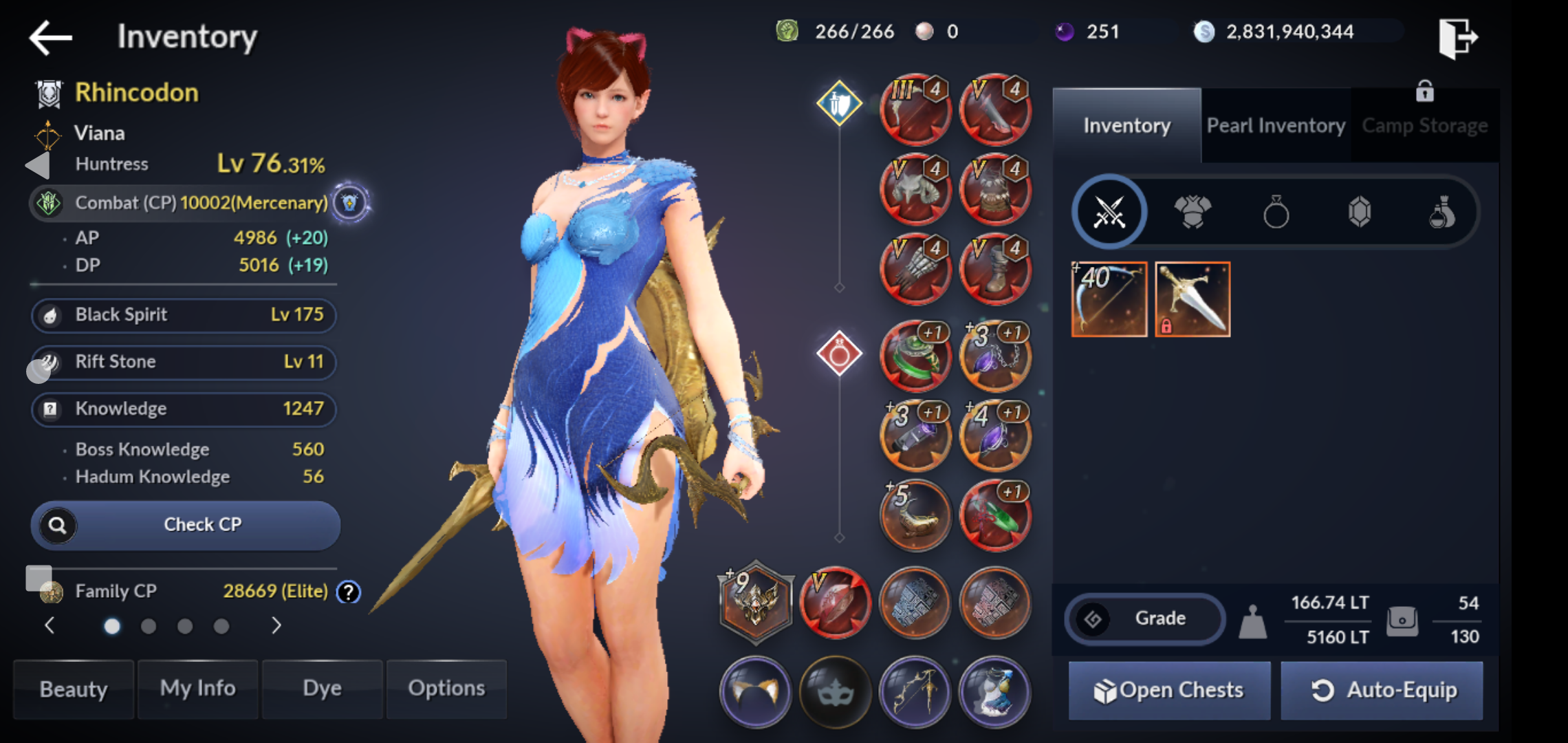Select the locked dagger inventory item

coord(1193,299)
